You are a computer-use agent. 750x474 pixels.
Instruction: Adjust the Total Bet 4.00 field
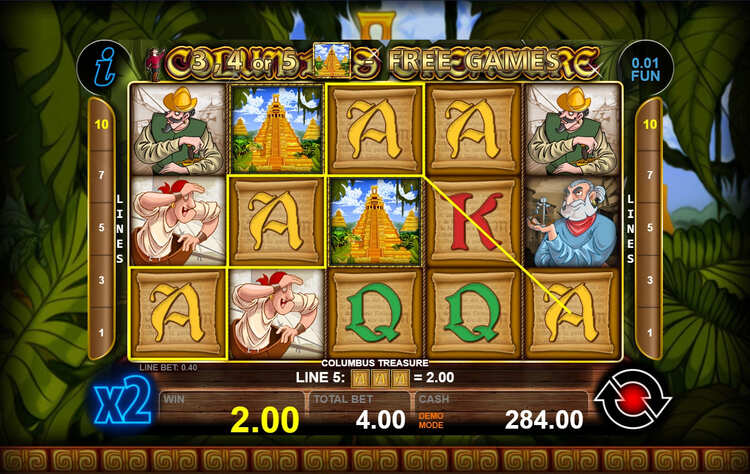click(362, 417)
